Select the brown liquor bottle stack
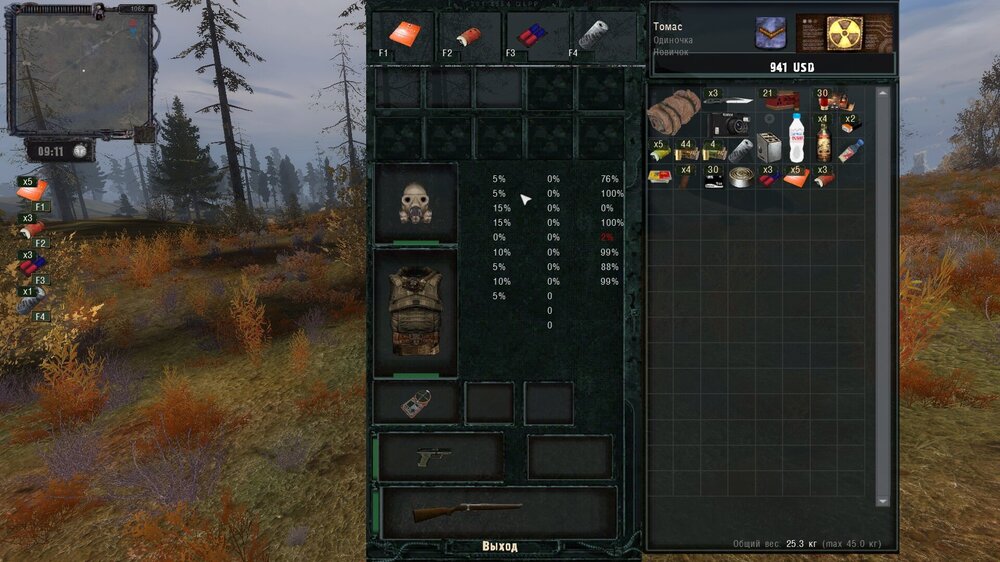The width and height of the screenshot is (1000, 562). tap(823, 142)
